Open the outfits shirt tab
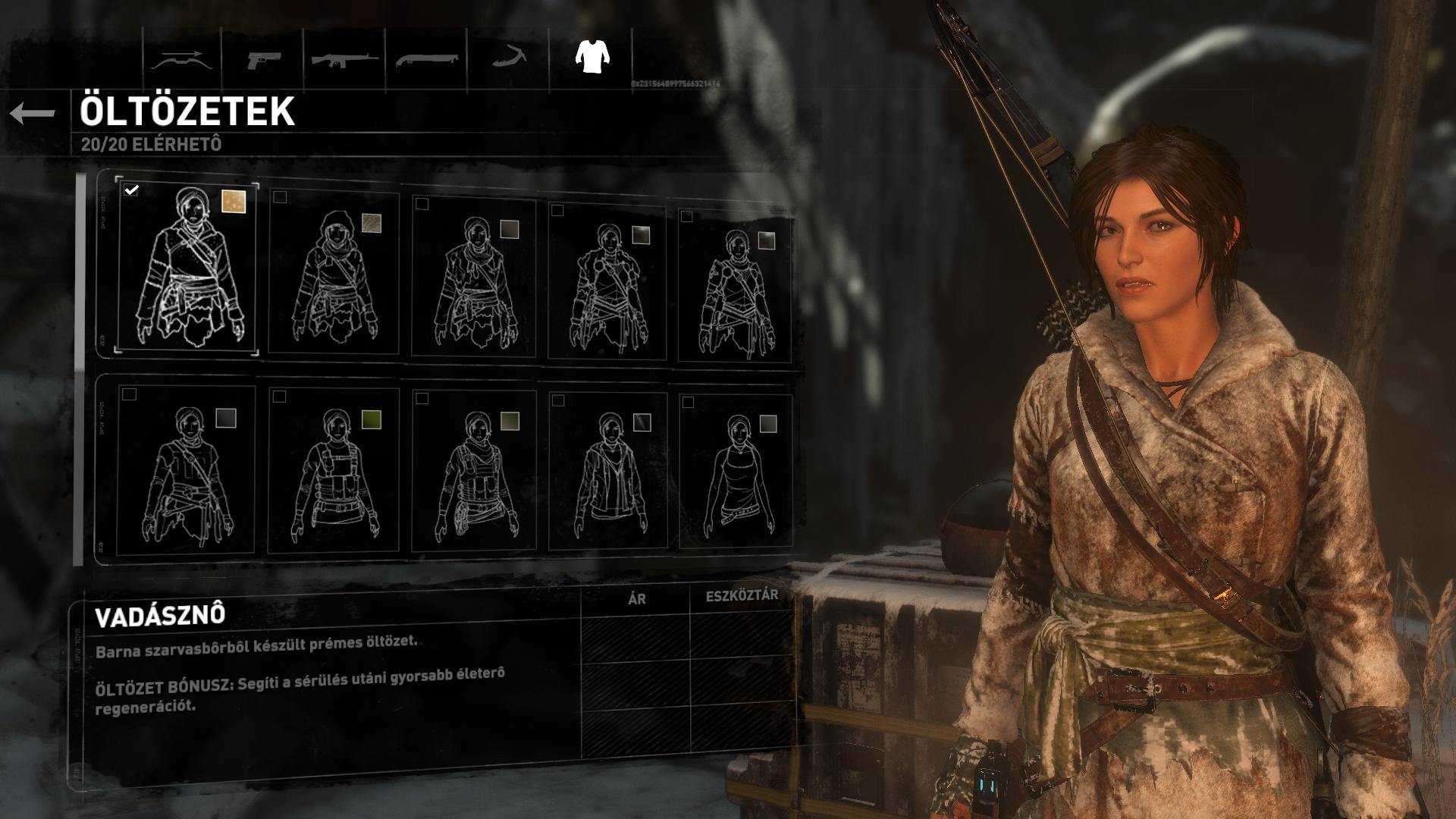The image size is (1456, 819). 592,56
